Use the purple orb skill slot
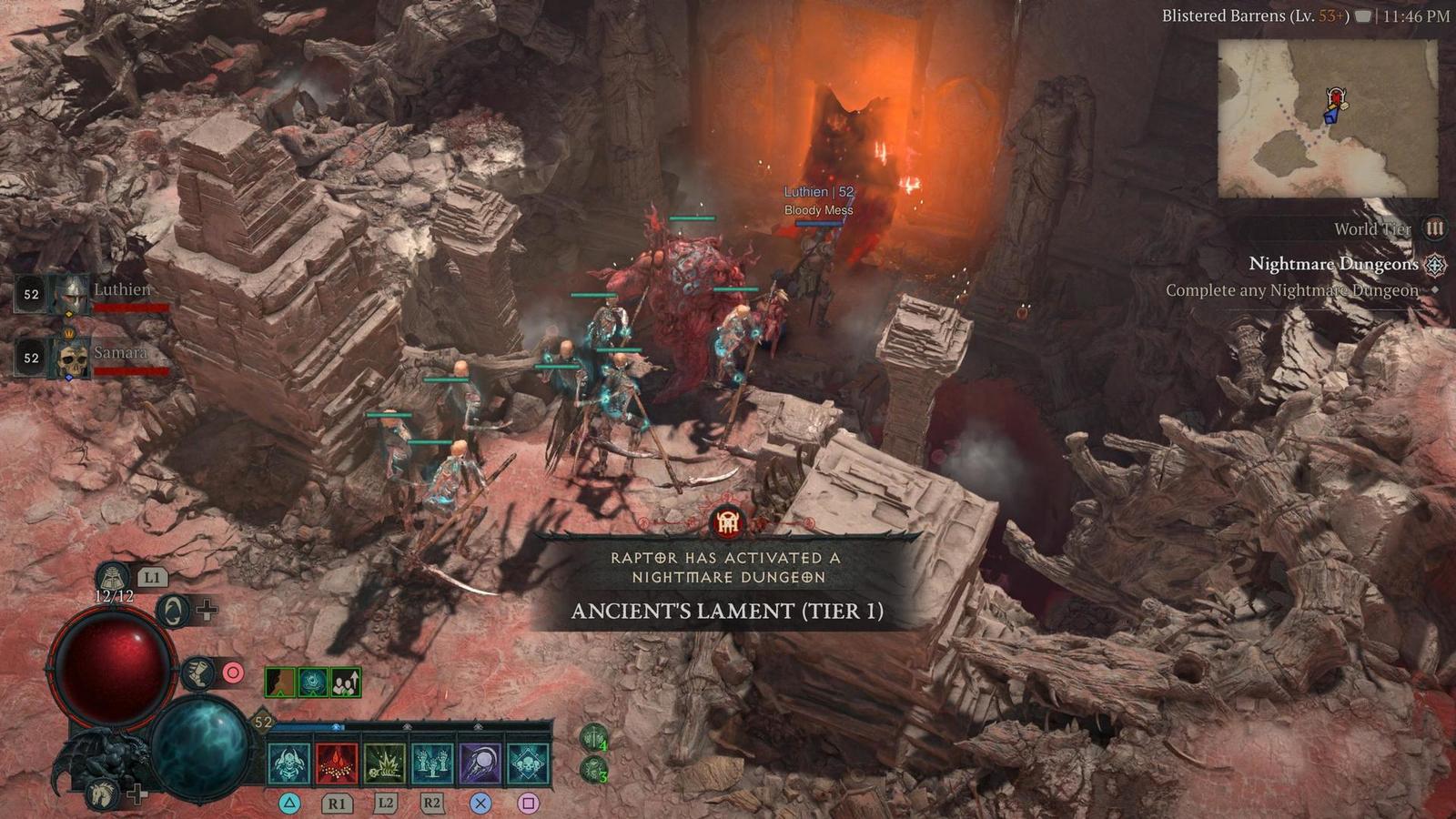This screenshot has height=819, width=1456. coord(480,763)
